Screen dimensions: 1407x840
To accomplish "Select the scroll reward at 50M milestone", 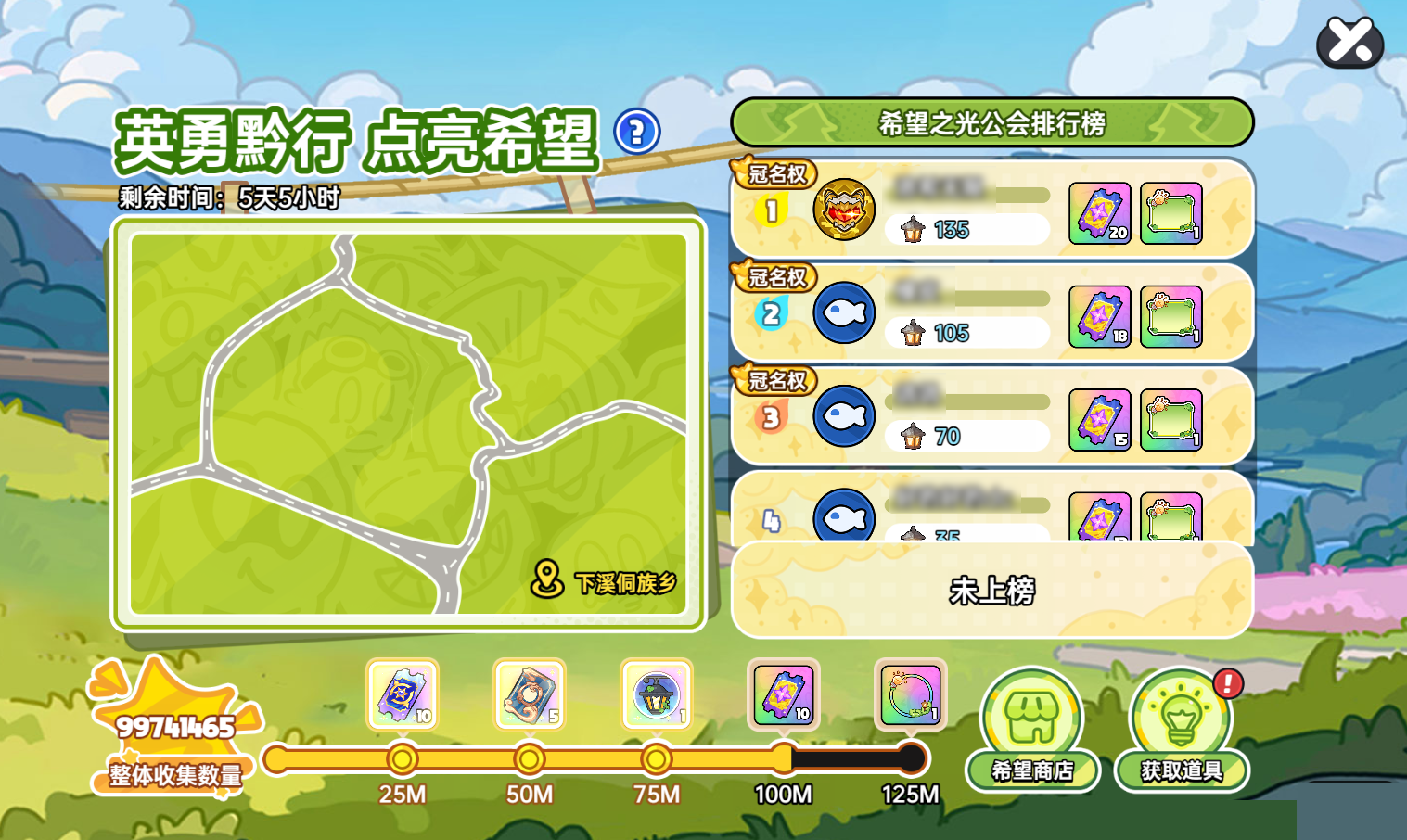I will coord(529,696).
